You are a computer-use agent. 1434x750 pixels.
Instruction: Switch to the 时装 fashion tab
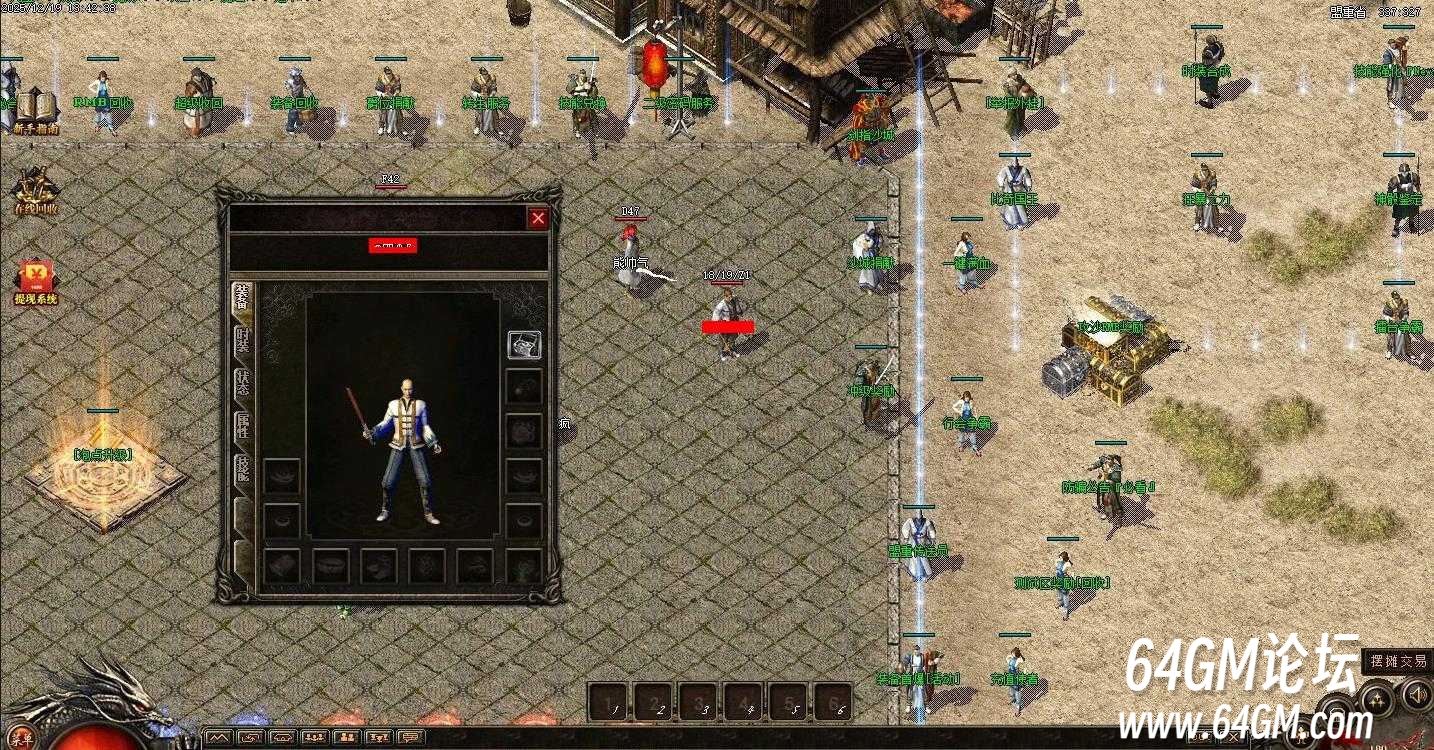243,341
